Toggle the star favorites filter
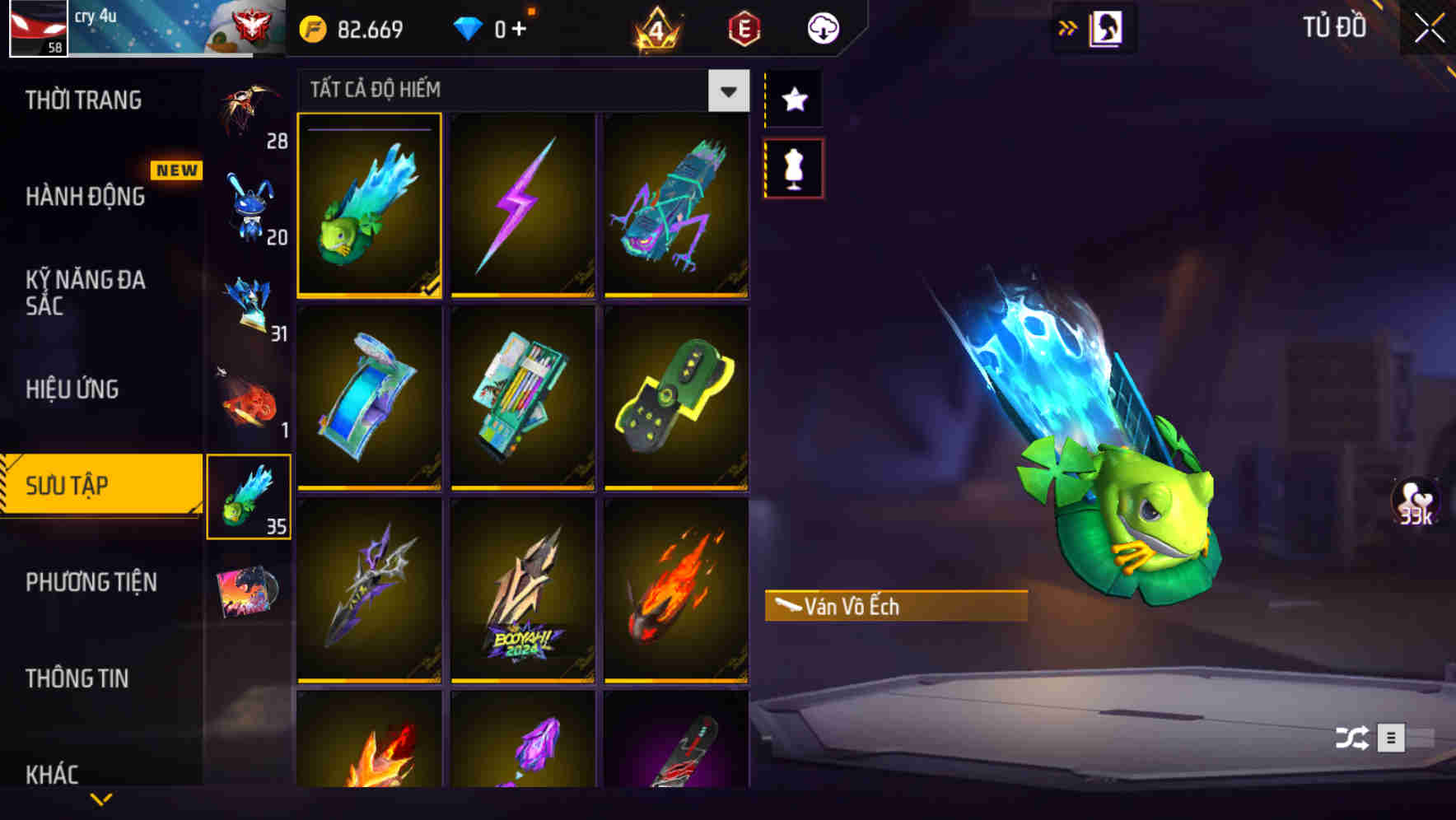Screen dimensions: 1456x820 [x=793, y=100]
